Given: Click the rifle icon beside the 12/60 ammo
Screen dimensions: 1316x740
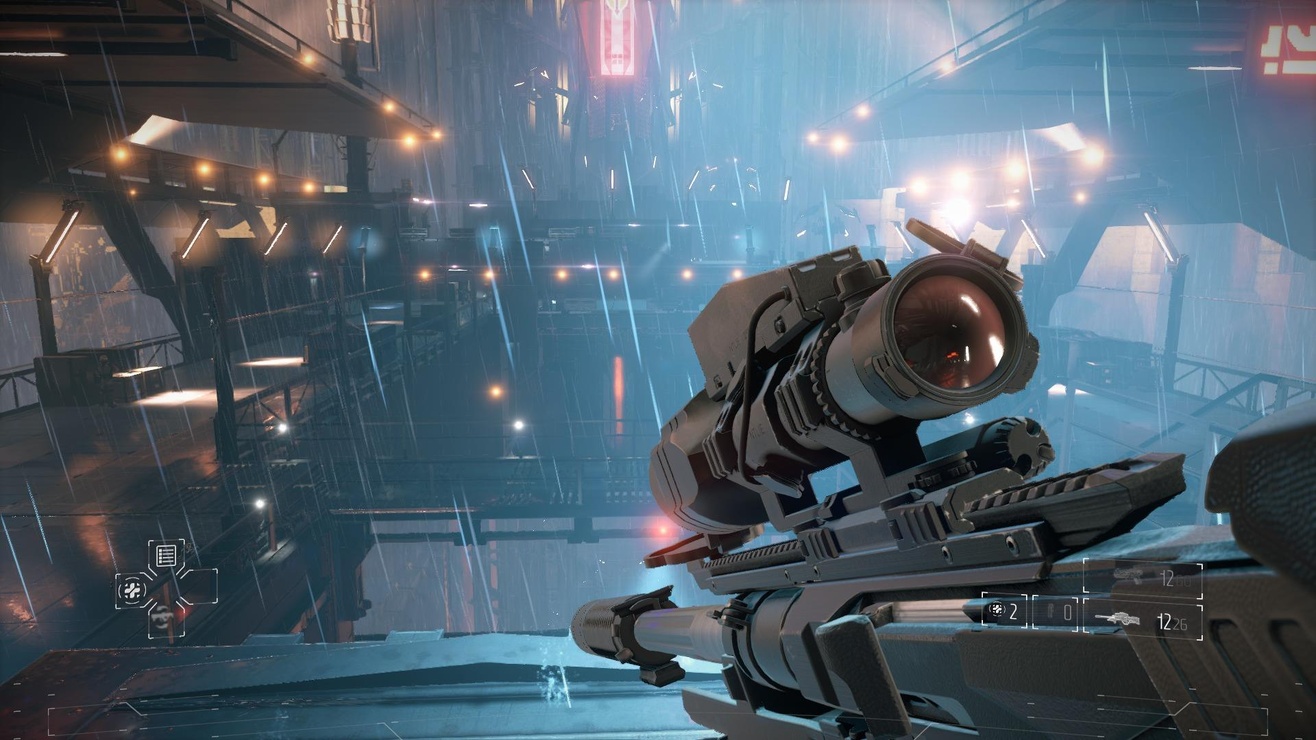Looking at the screenshot, I should point(1128,574).
